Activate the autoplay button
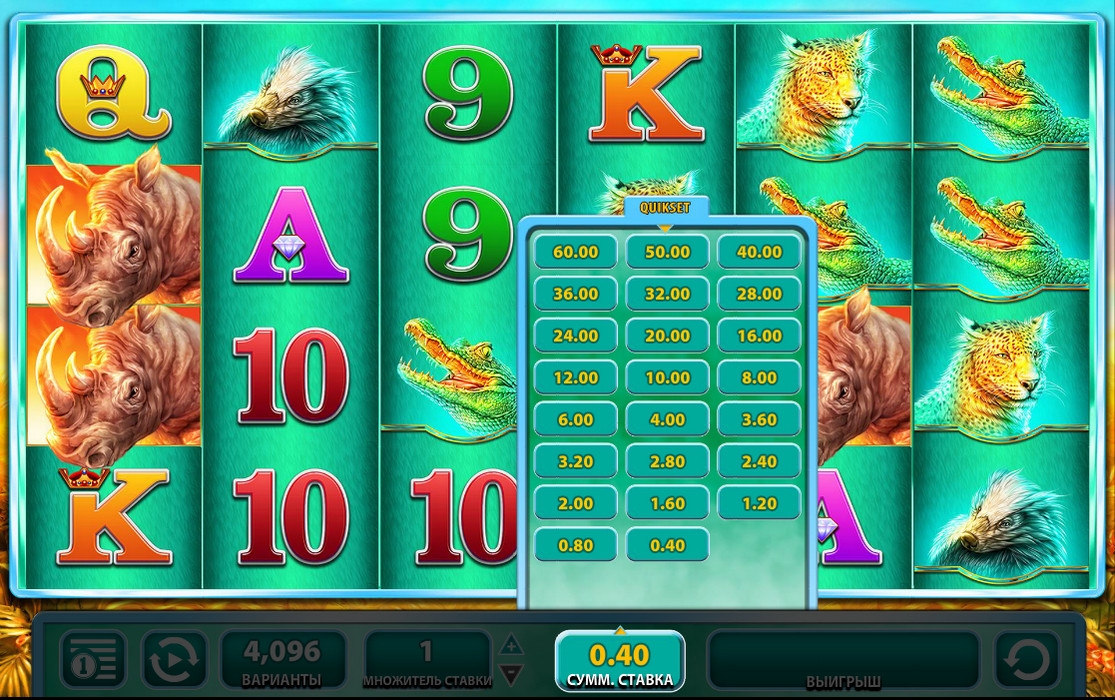The image size is (1115, 700). coord(174,661)
